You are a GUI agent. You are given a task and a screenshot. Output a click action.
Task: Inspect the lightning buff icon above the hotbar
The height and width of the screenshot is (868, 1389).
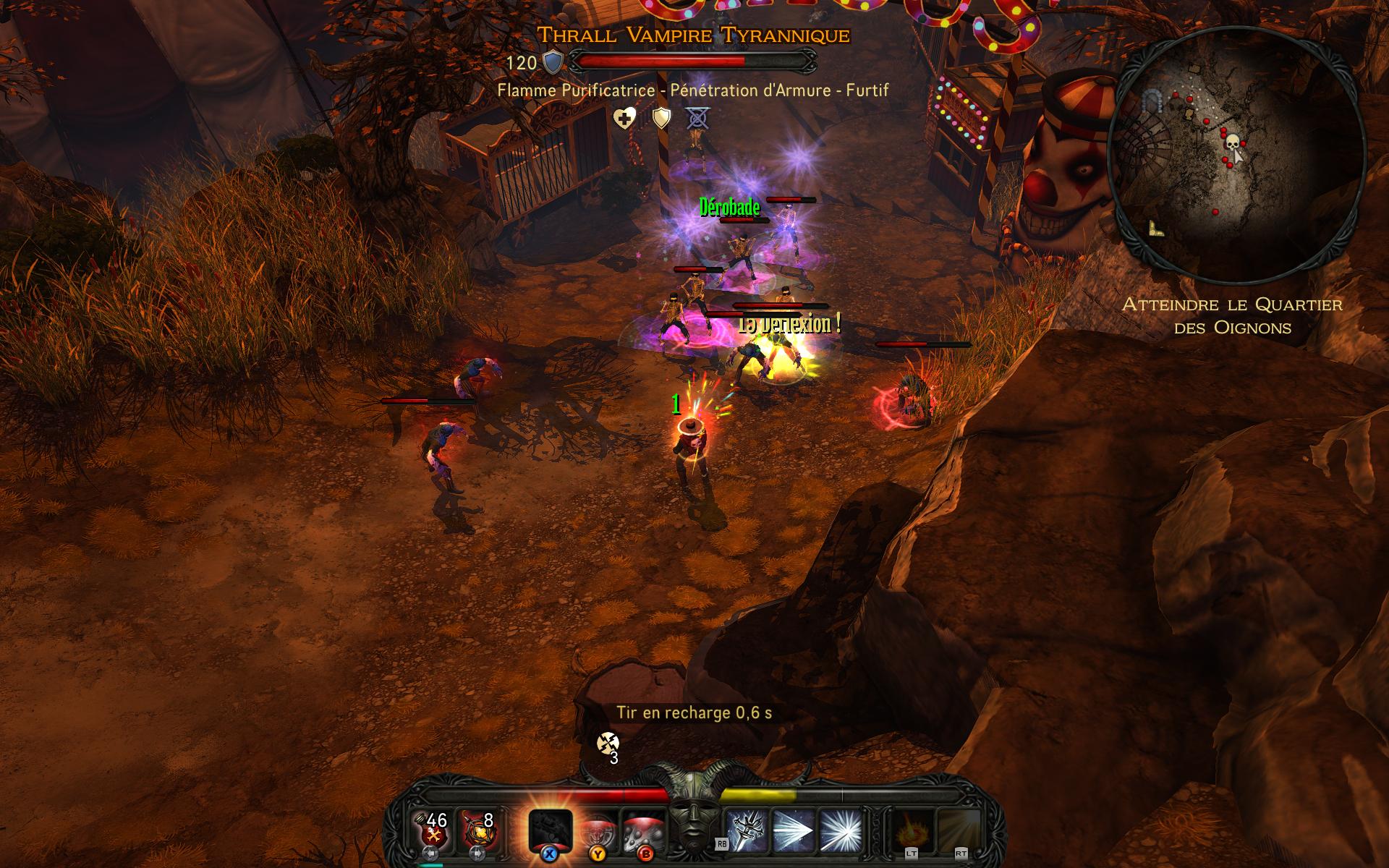[x=608, y=743]
